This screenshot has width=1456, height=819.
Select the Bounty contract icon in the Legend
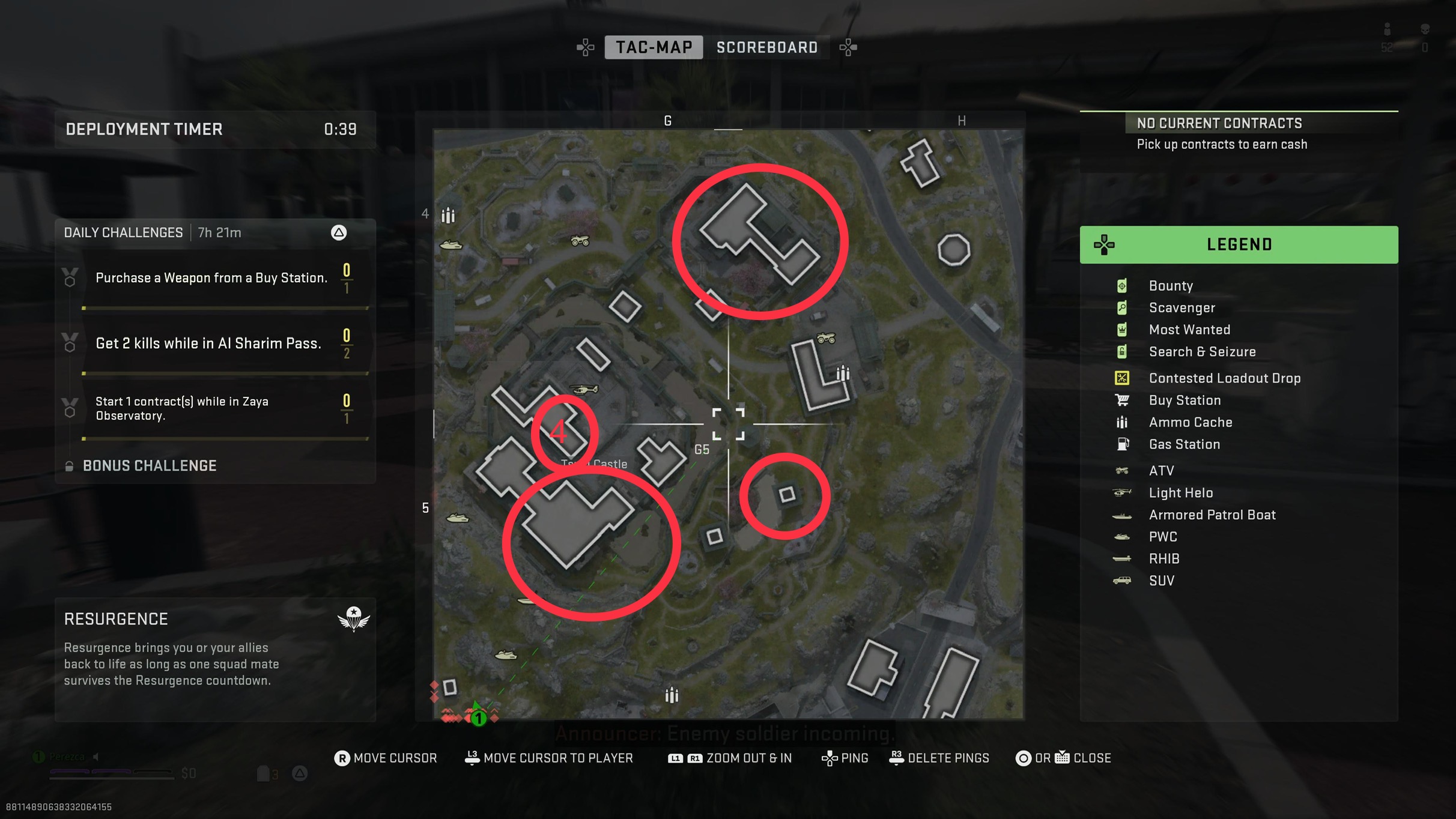1122,286
